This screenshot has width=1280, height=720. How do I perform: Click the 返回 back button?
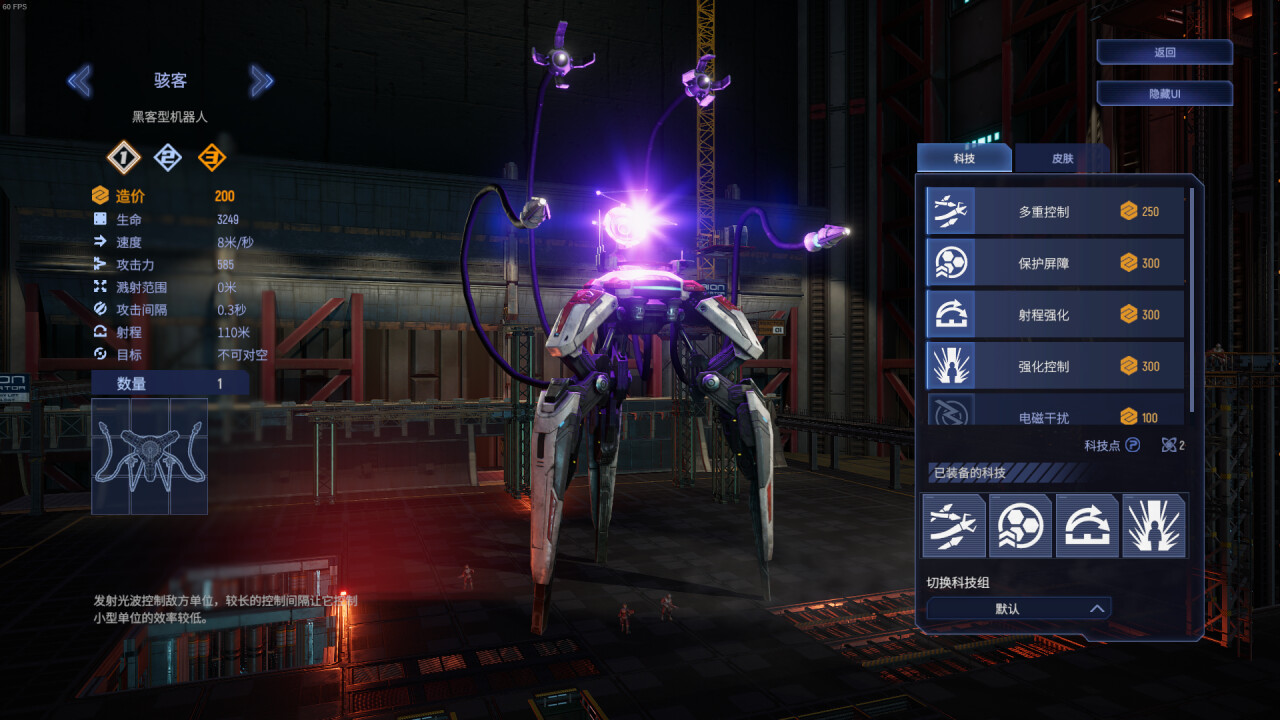click(x=1164, y=52)
